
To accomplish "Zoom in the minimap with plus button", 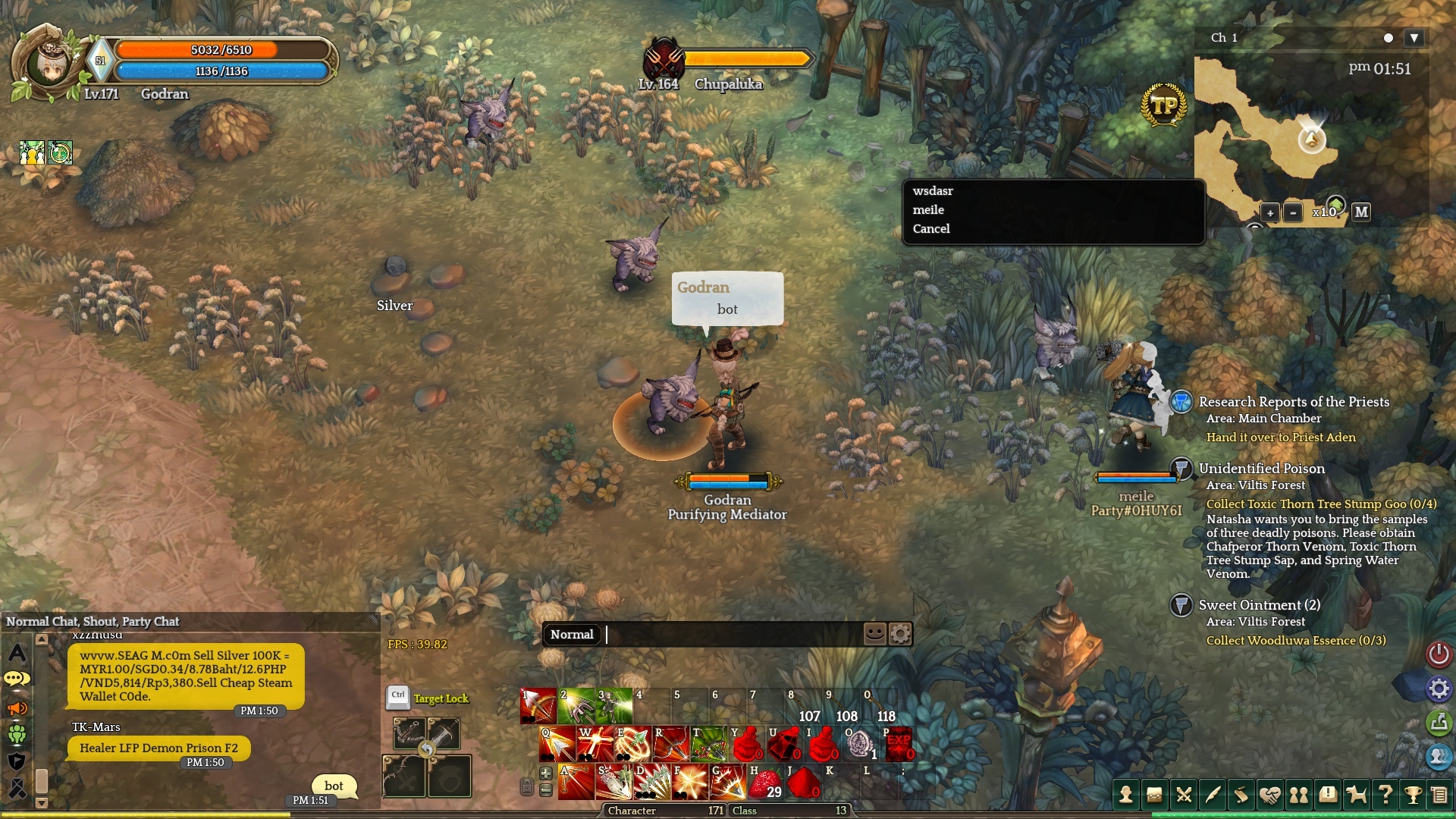I will (1269, 213).
